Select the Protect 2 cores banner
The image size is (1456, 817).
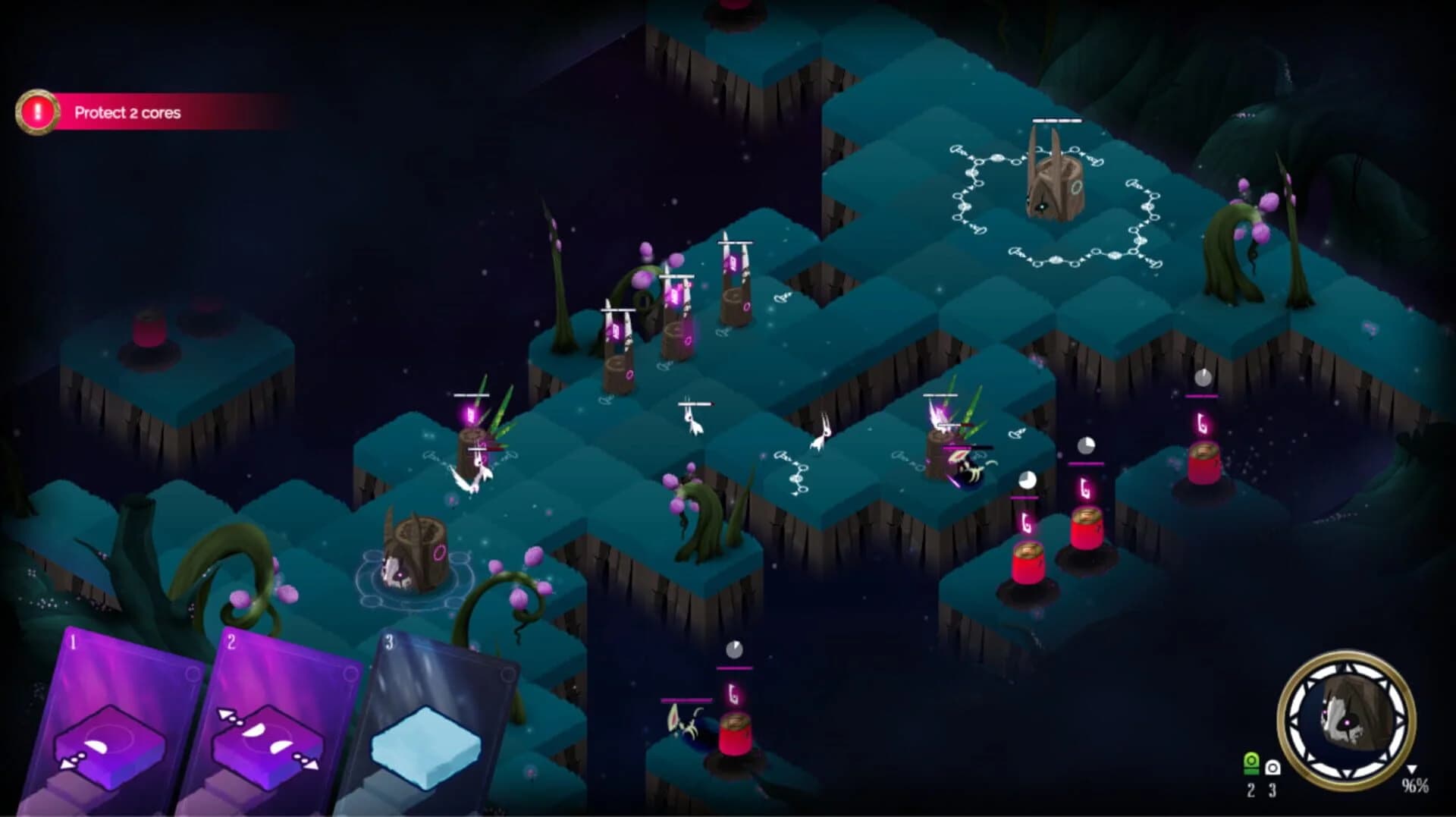[127, 113]
